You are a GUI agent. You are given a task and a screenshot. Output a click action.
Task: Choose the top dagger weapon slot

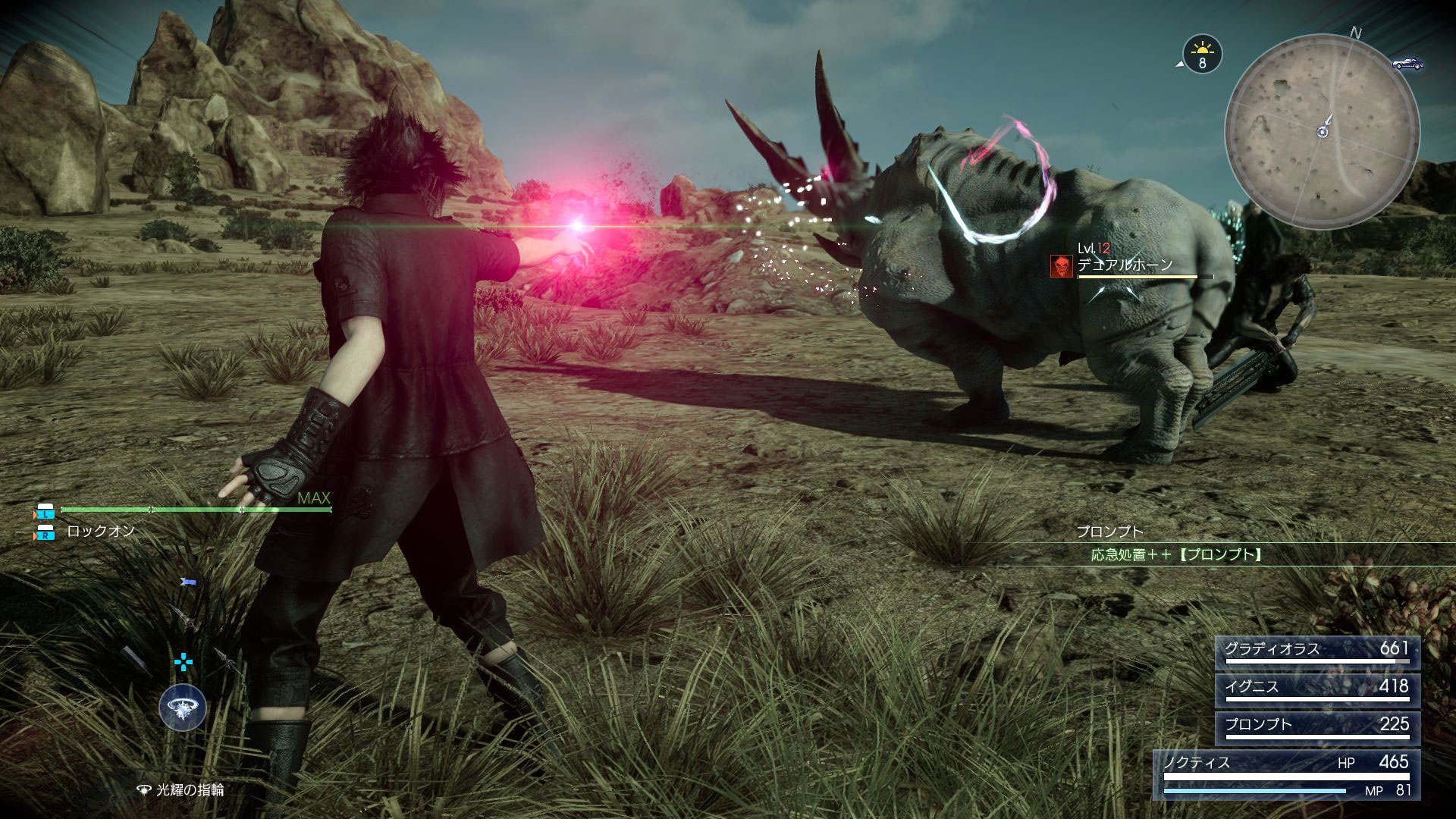(188, 582)
